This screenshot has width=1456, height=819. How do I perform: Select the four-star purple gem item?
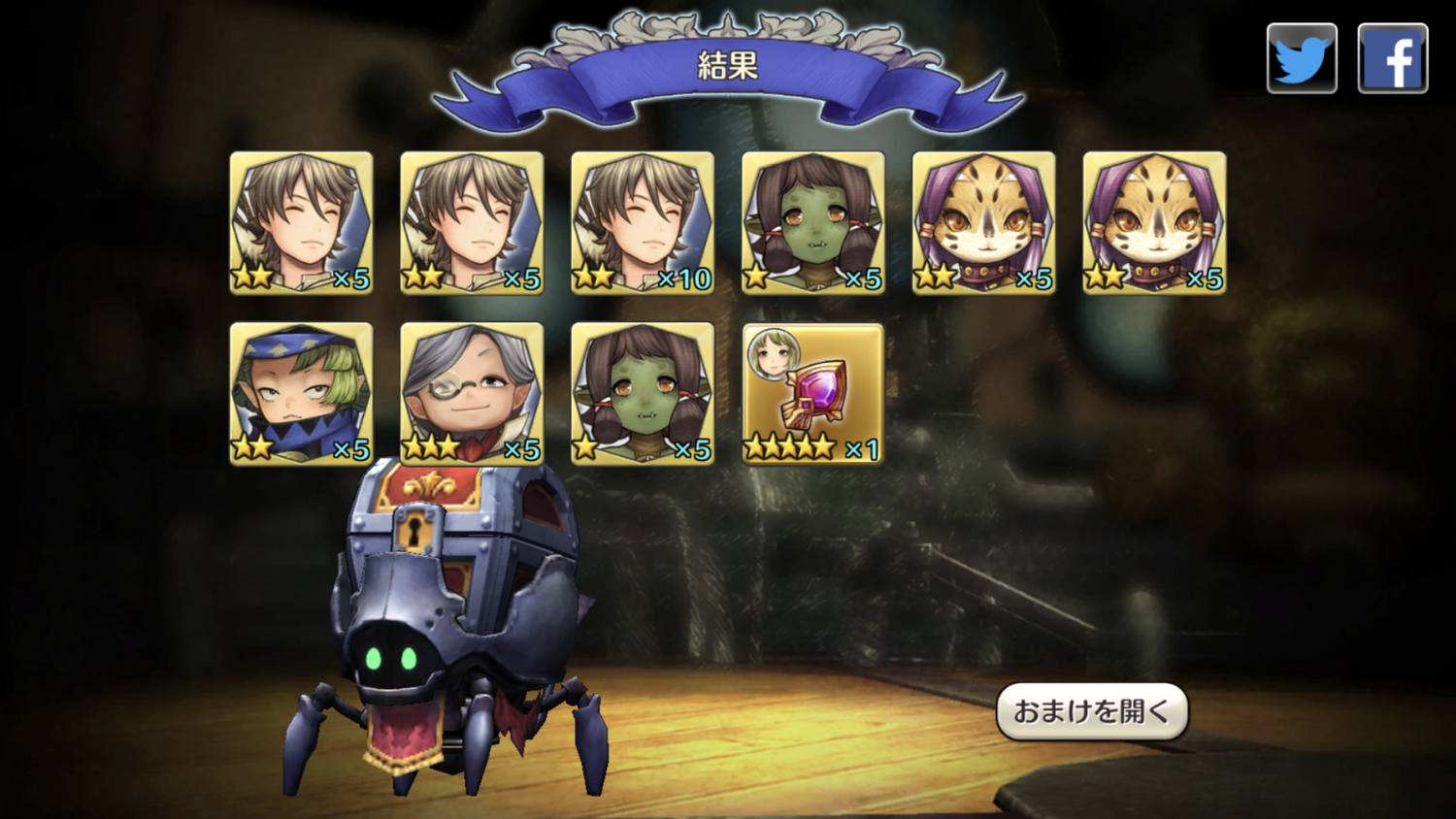(812, 393)
